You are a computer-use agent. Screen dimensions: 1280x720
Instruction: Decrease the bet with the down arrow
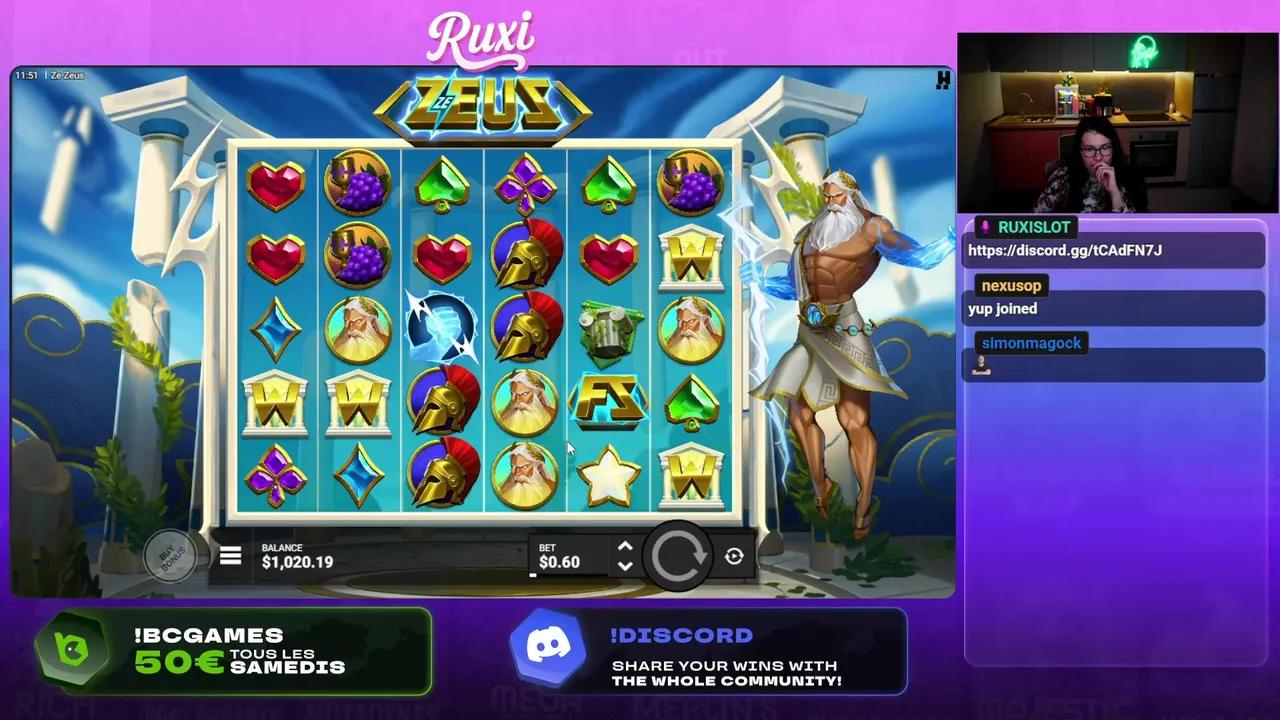(x=625, y=566)
